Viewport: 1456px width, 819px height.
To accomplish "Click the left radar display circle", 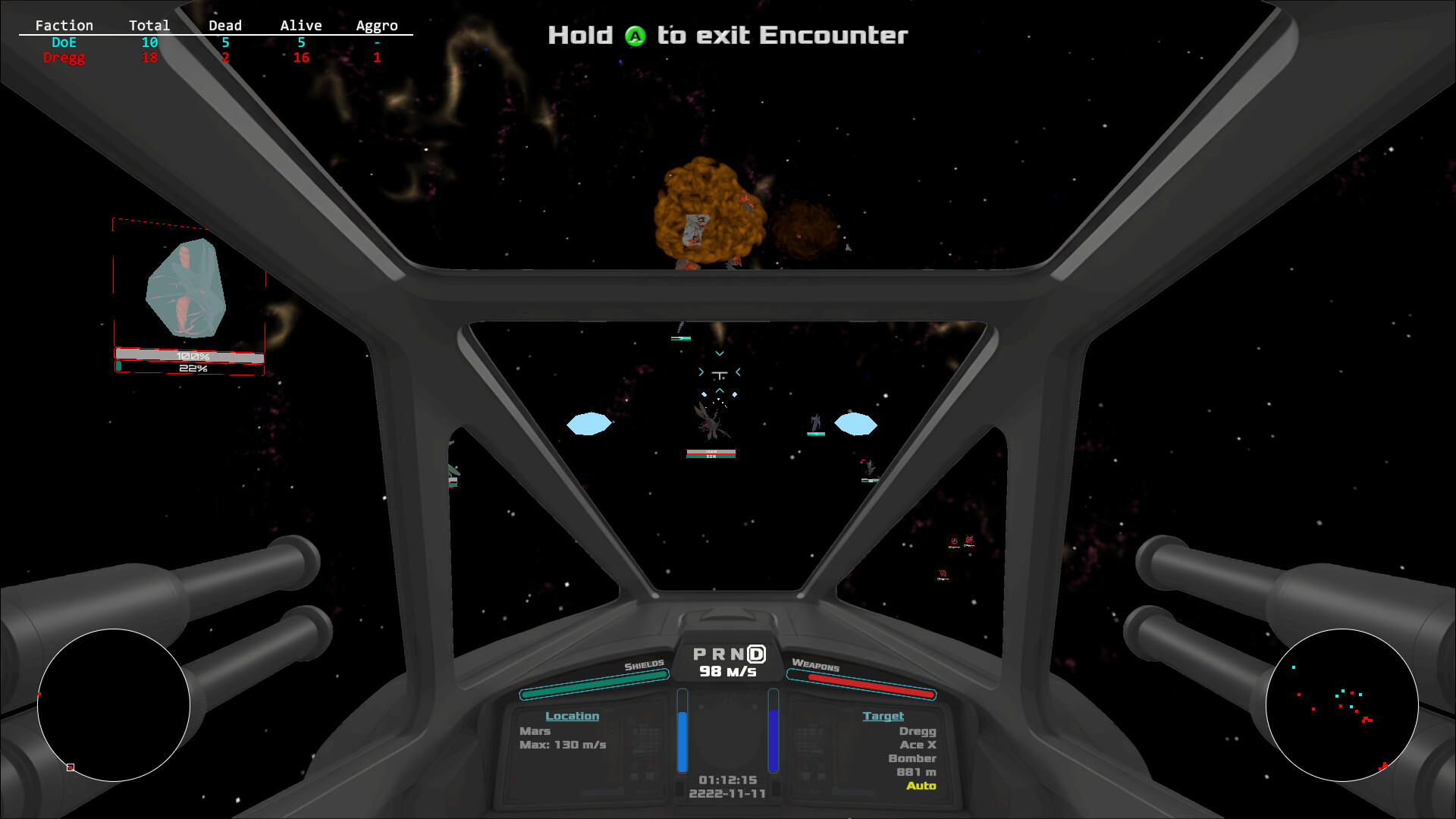I will pos(114,705).
